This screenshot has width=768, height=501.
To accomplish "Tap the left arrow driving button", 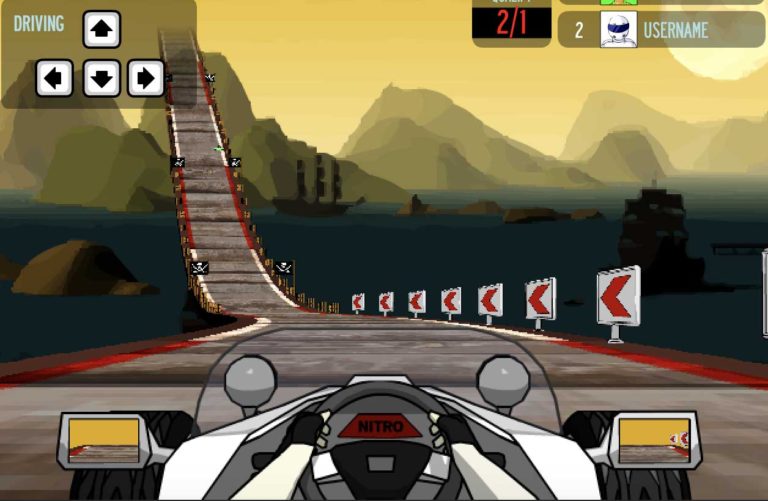I will pyautogui.click(x=55, y=78).
